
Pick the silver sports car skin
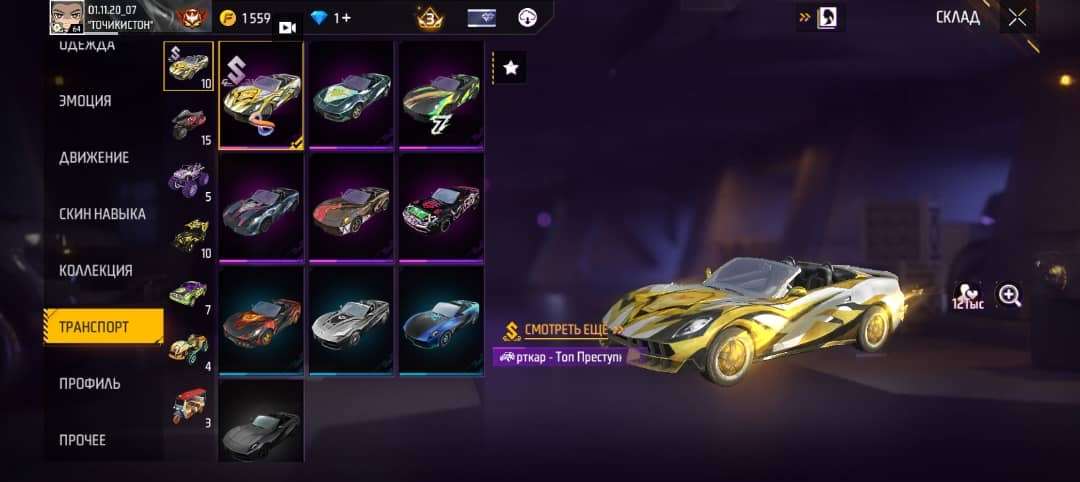coord(350,319)
